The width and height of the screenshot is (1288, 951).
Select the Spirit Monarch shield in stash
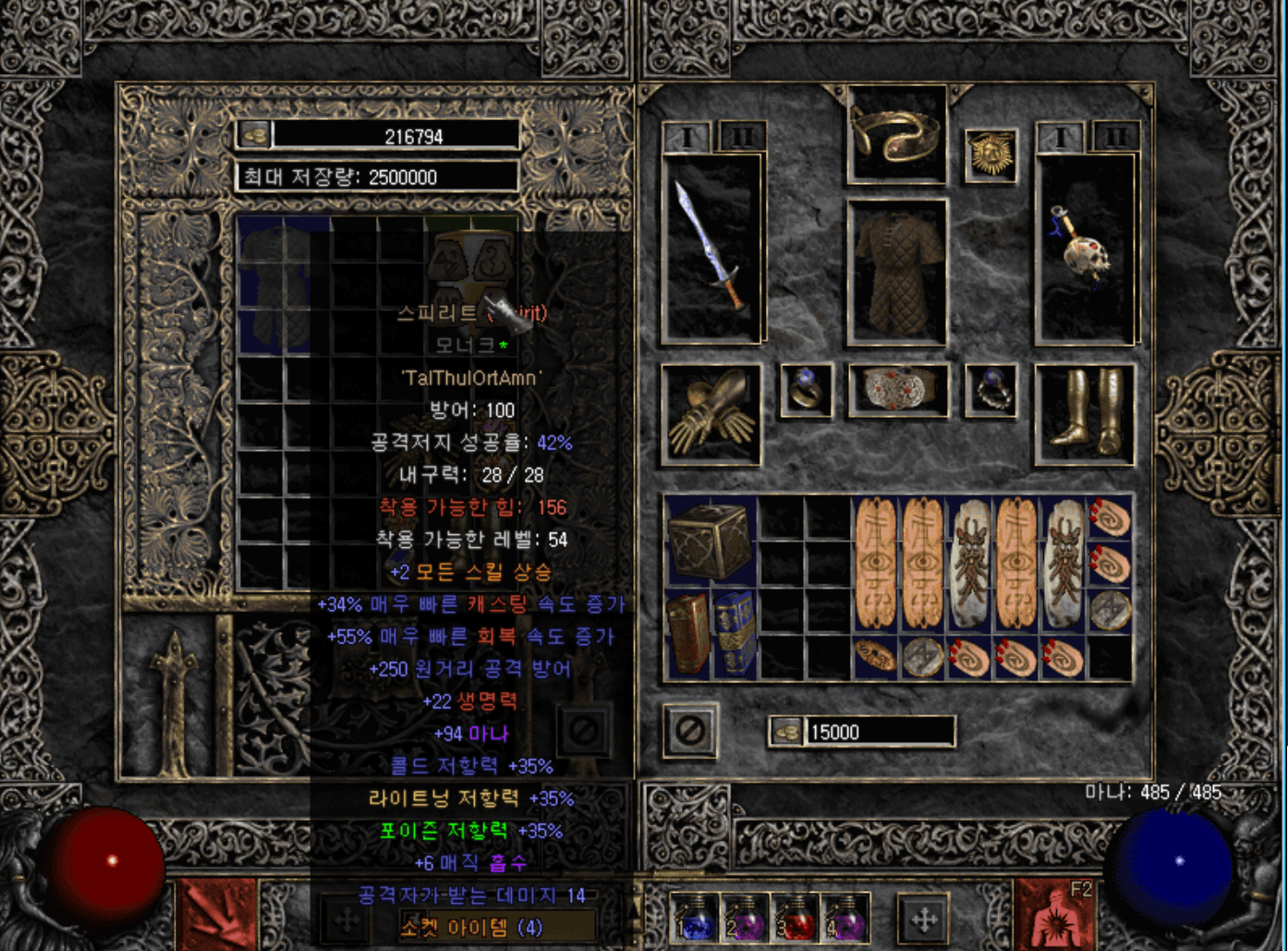click(471, 268)
